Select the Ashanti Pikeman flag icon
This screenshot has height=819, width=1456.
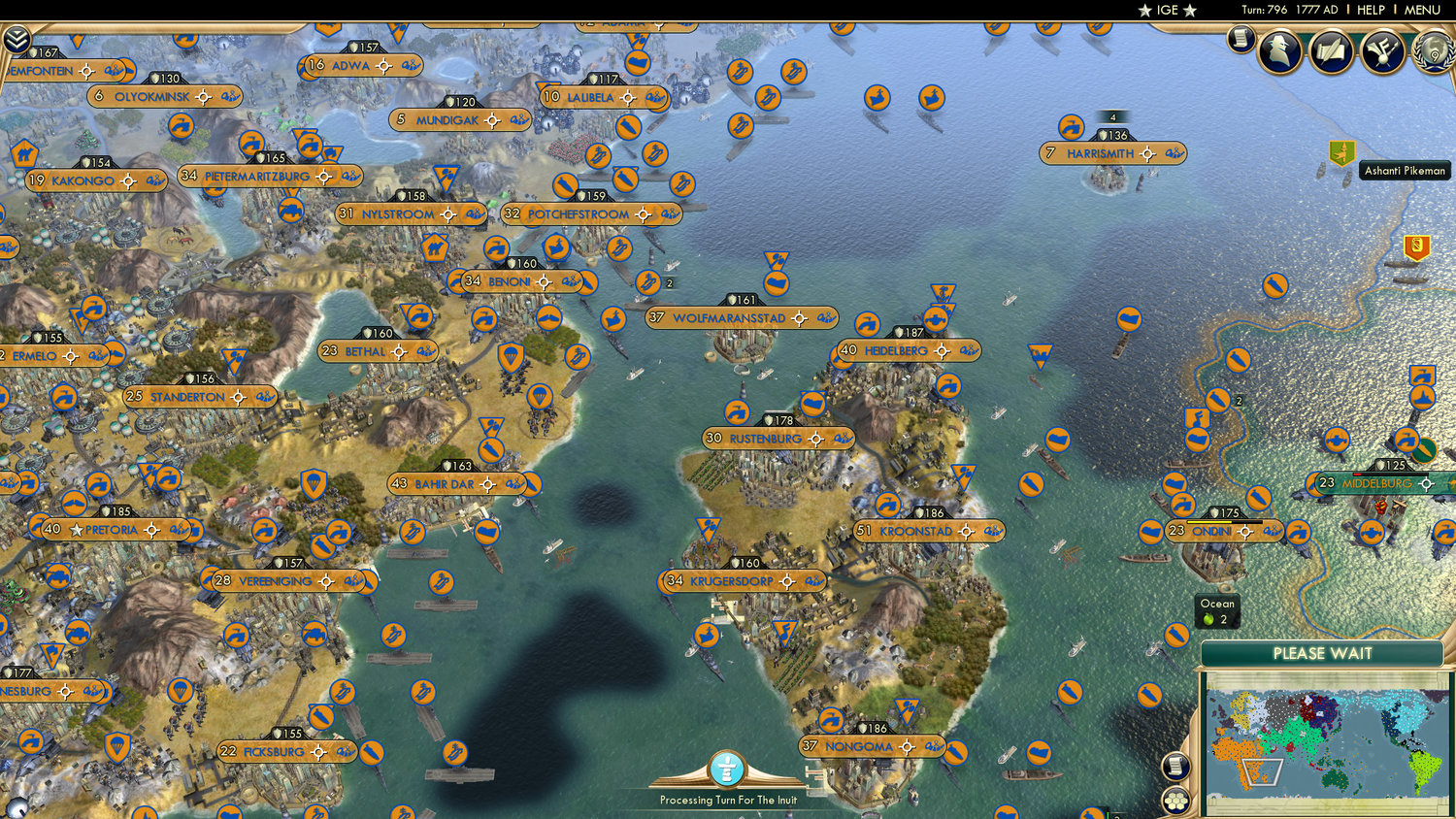[1340, 152]
